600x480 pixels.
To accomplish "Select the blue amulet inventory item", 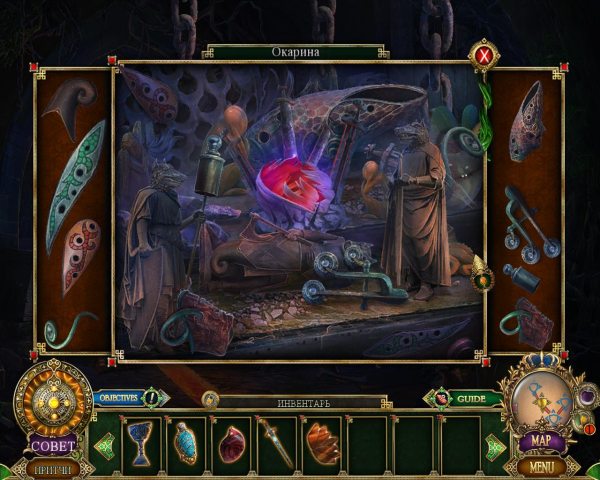I will [186, 443].
